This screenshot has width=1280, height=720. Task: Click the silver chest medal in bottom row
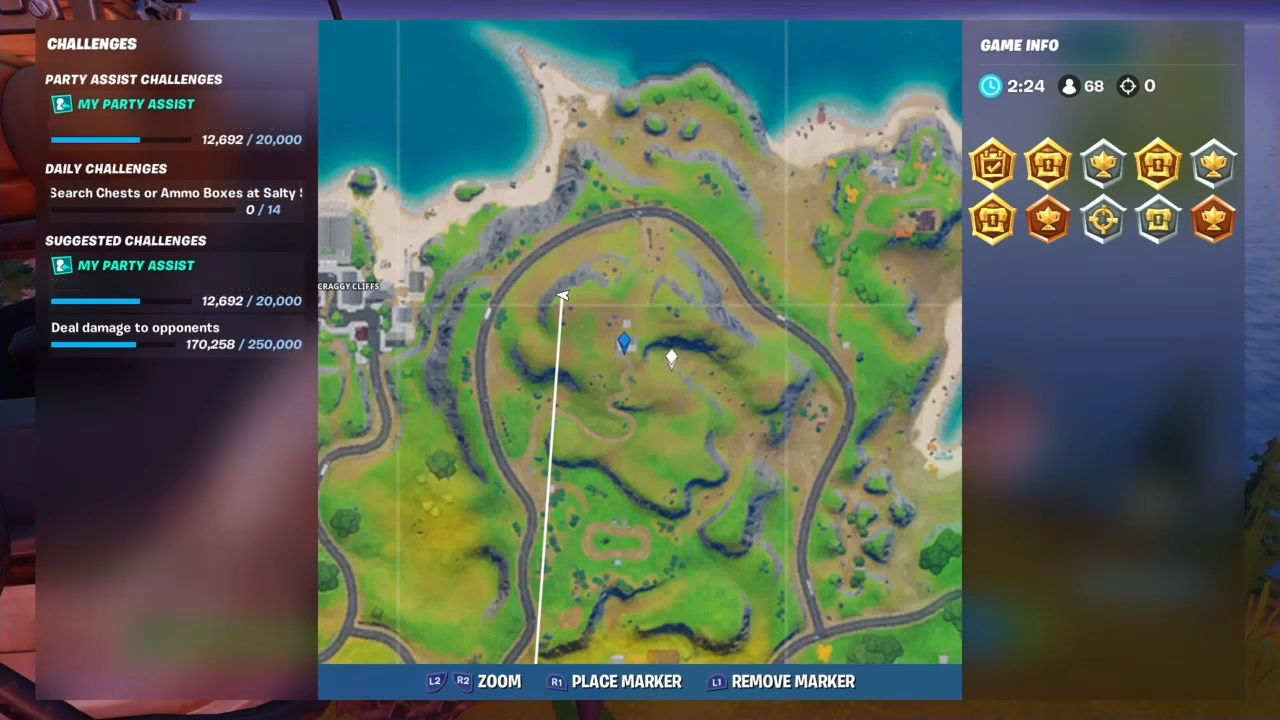coord(1158,220)
